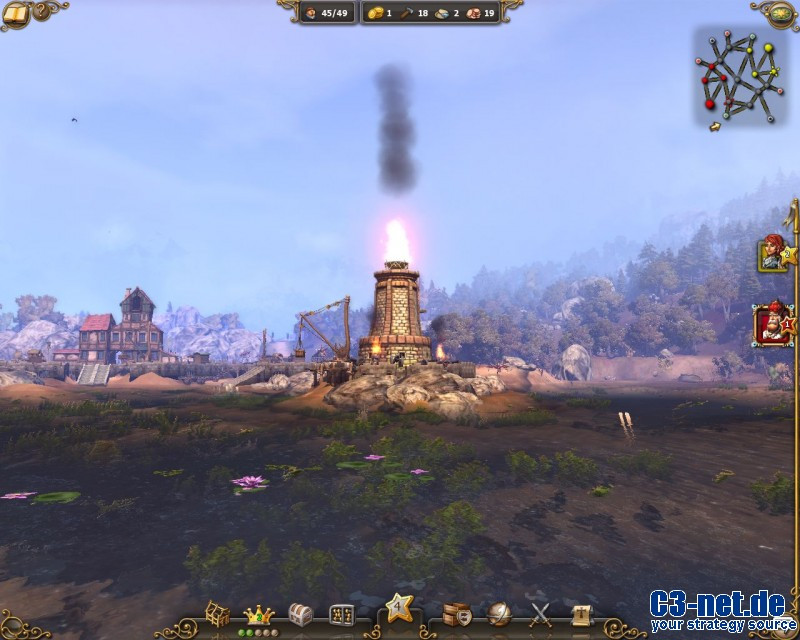Select the red-haired woman player portrait

pos(771,253)
